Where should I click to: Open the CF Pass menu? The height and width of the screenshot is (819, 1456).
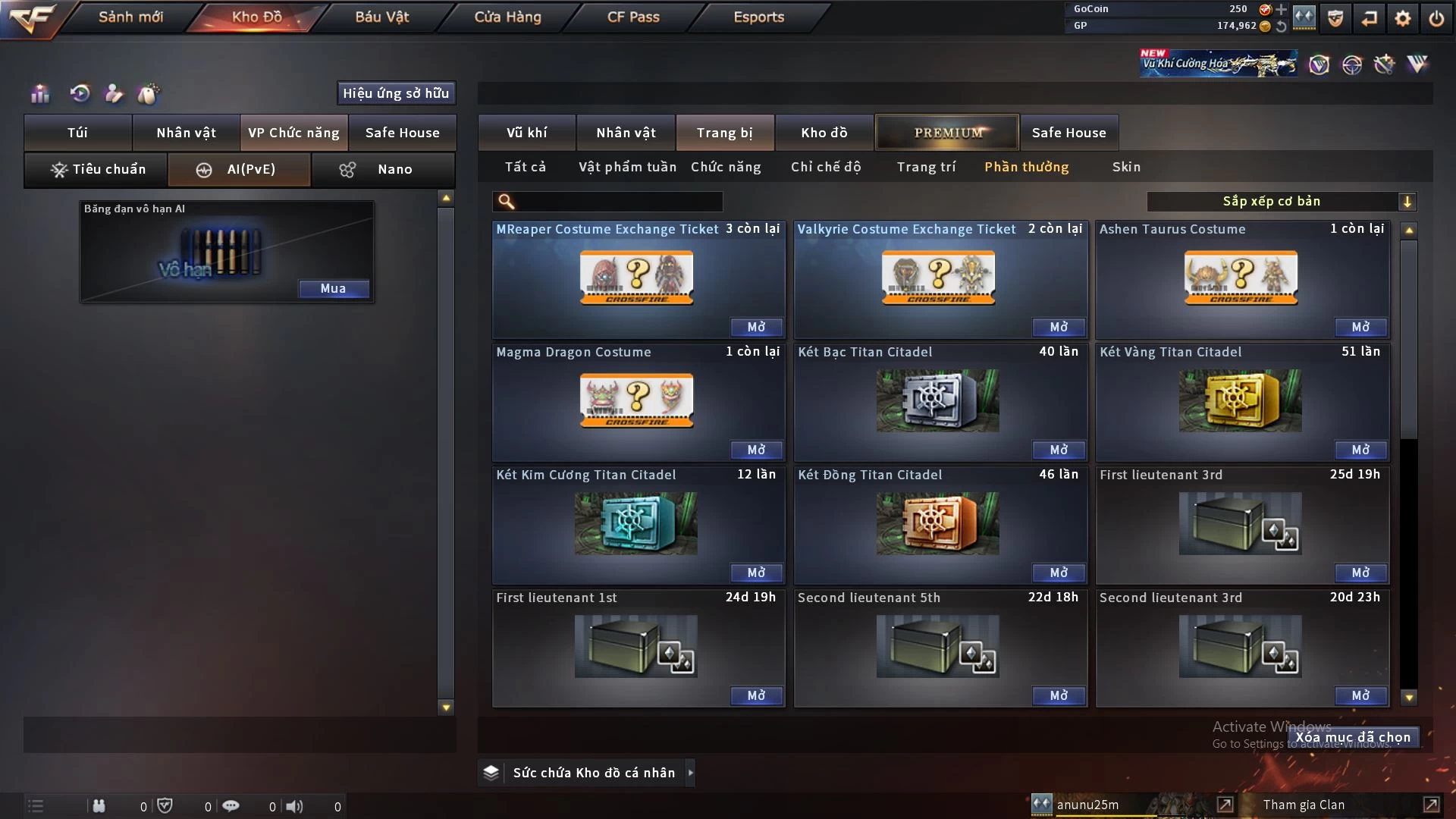(633, 17)
